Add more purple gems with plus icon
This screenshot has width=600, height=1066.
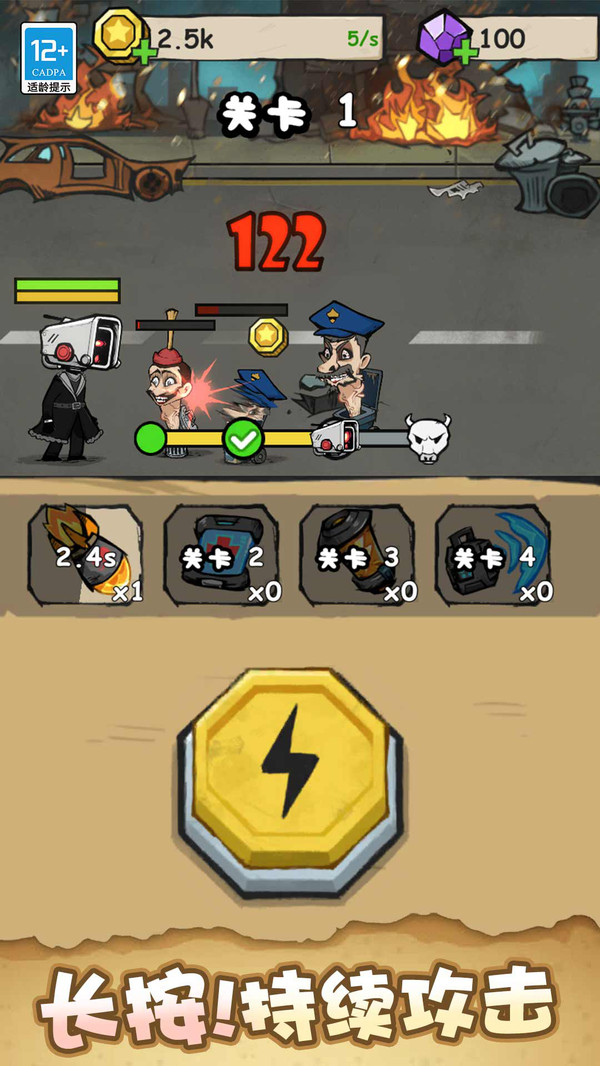[465, 51]
